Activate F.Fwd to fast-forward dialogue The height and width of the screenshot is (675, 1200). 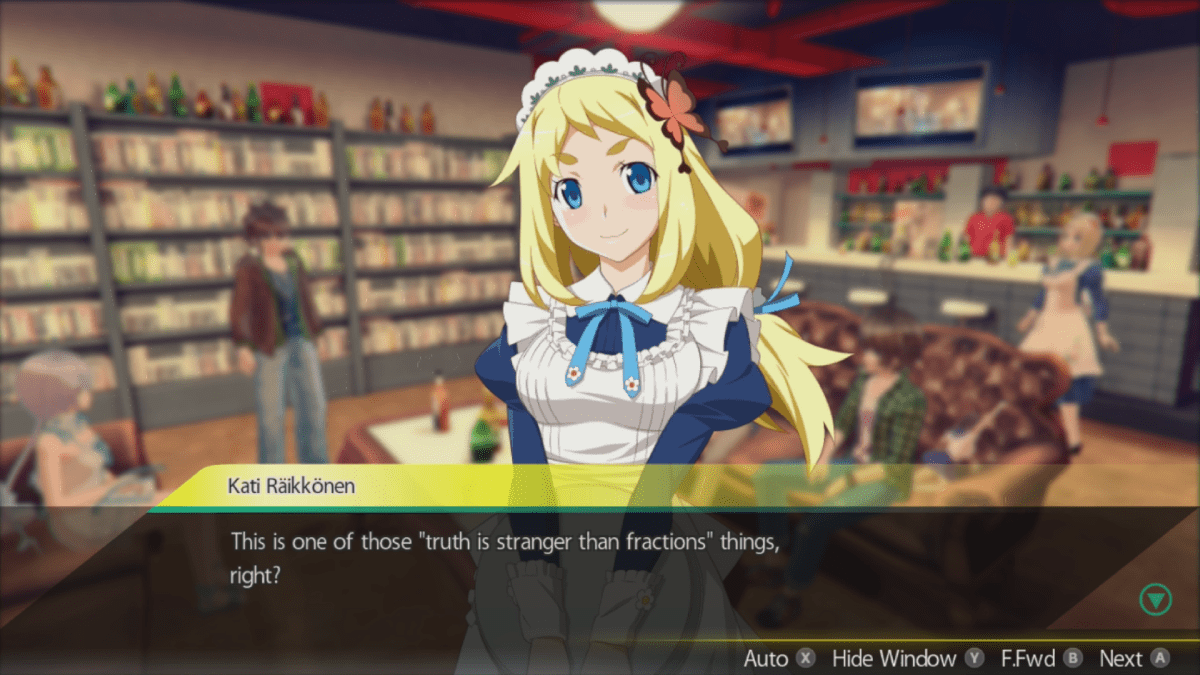click(1041, 658)
